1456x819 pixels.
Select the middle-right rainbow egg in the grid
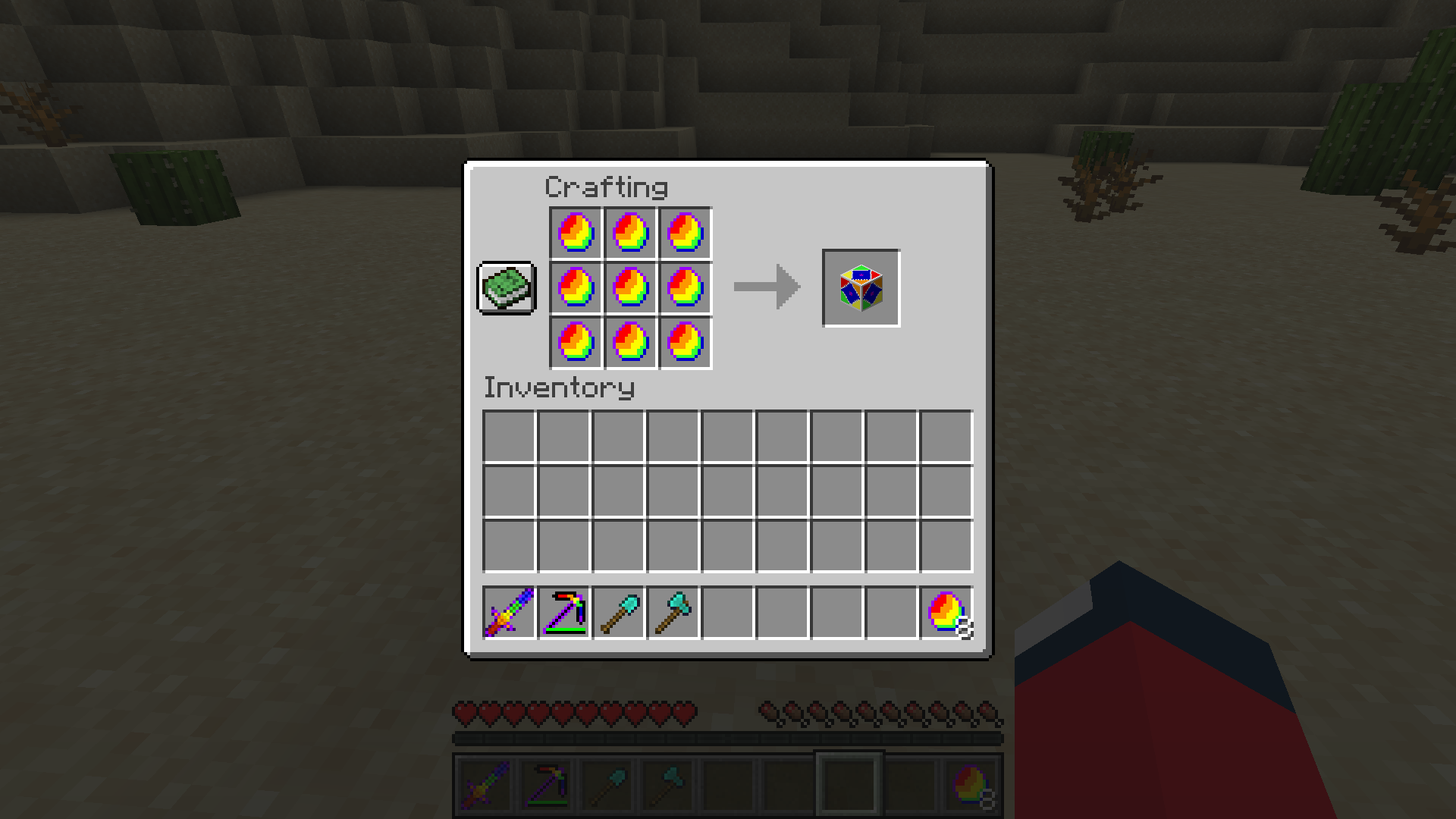pyautogui.click(x=685, y=288)
